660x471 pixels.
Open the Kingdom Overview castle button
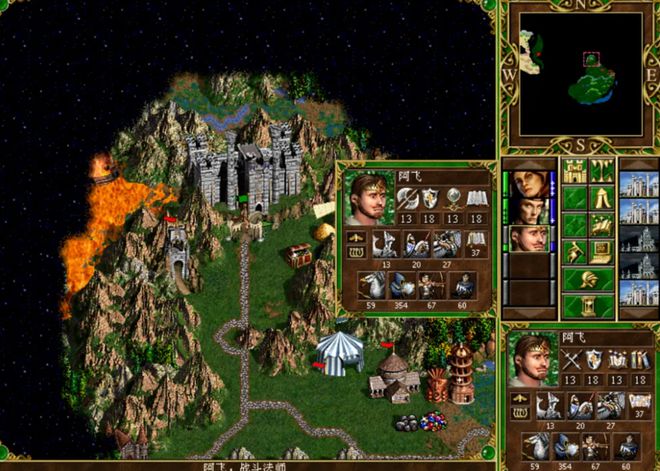[575, 172]
